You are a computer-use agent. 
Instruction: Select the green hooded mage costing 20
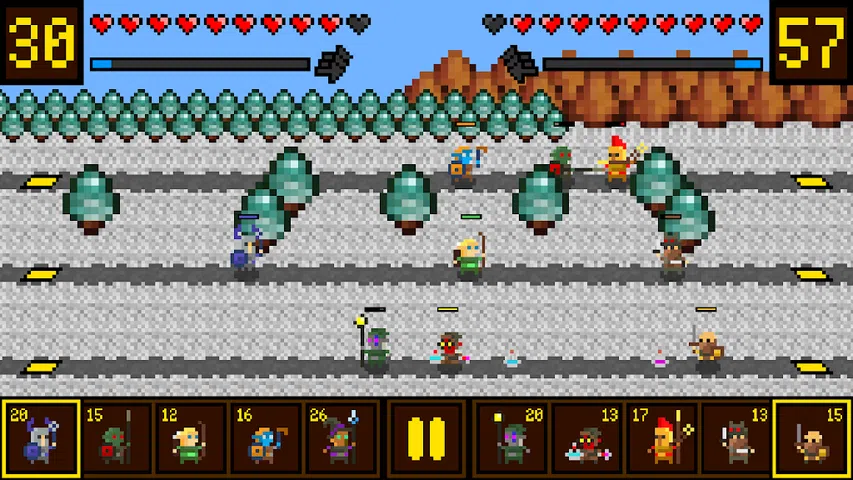coord(511,438)
